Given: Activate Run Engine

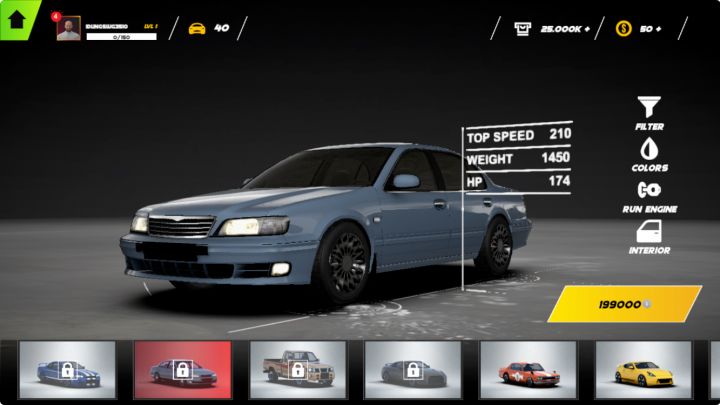Looking at the screenshot, I should click(649, 190).
